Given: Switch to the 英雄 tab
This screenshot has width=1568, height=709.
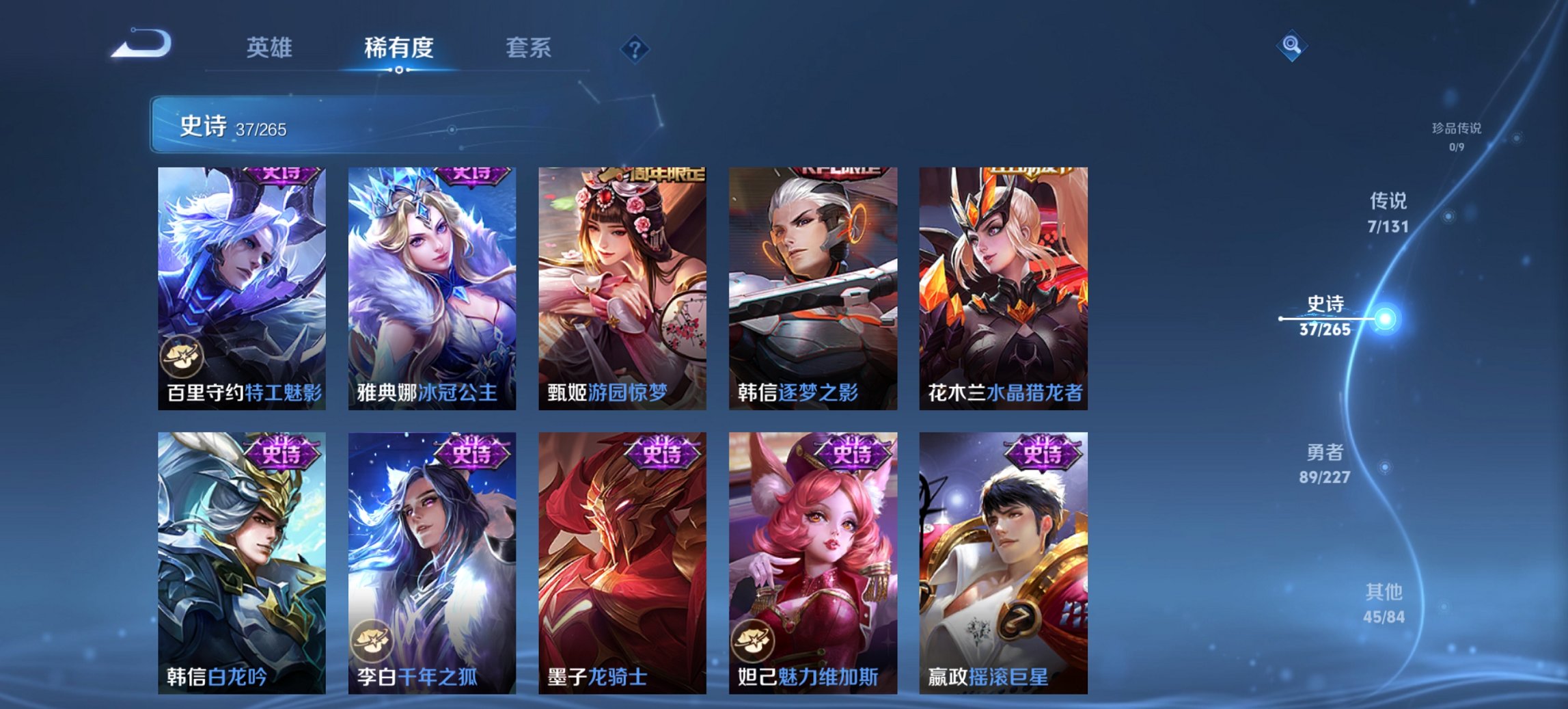Looking at the screenshot, I should pyautogui.click(x=269, y=48).
